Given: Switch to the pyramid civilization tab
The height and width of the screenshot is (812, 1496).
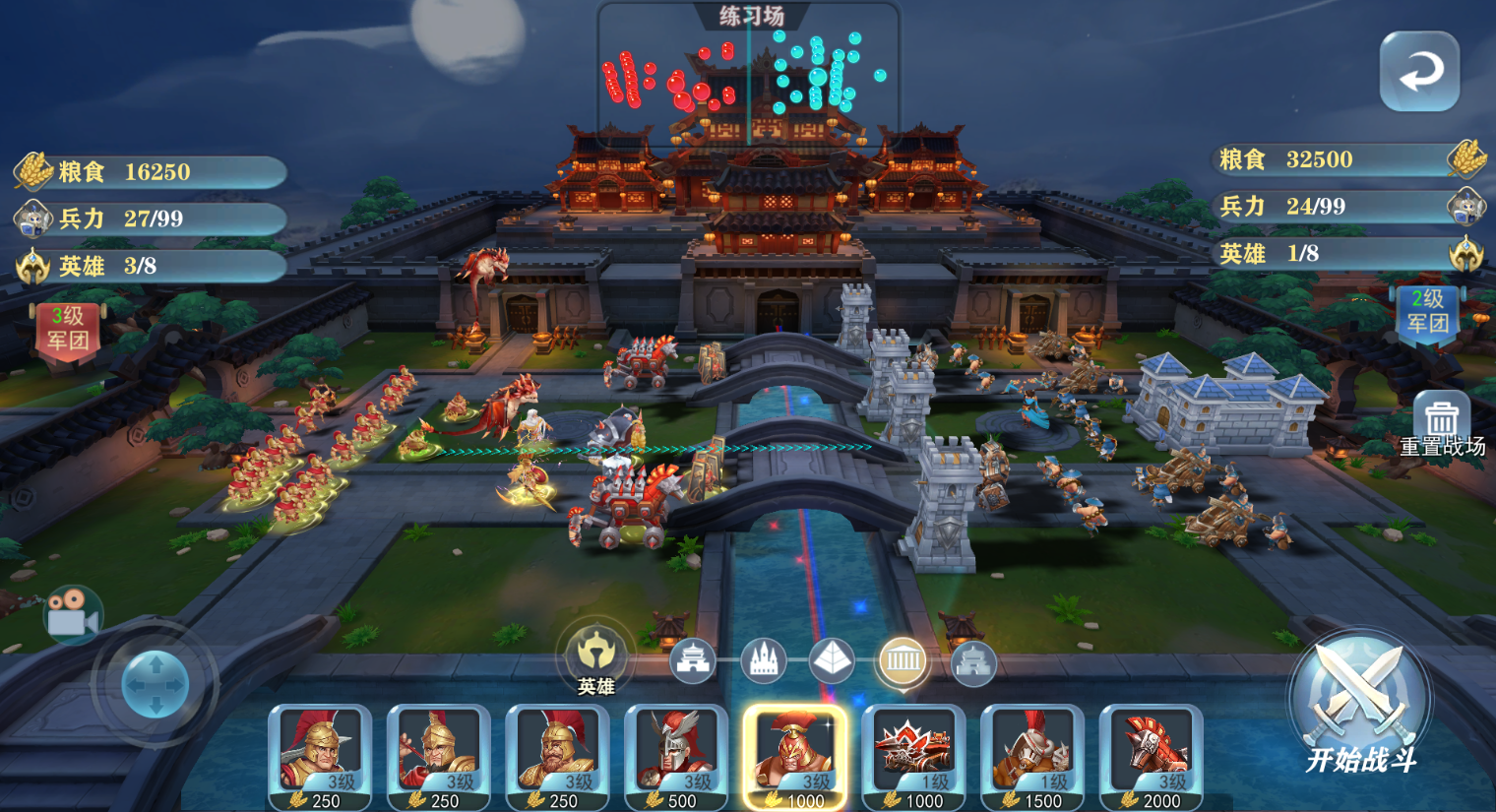Looking at the screenshot, I should 832,661.
